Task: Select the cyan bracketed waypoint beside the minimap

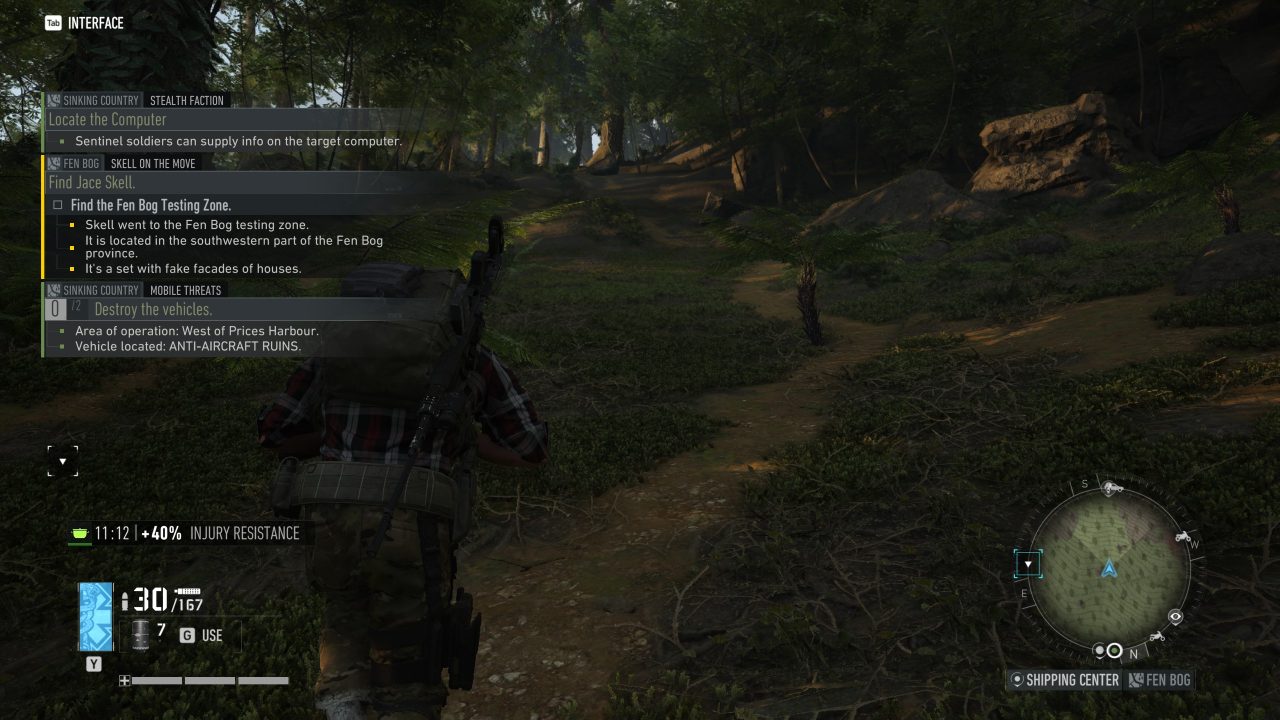Action: pos(1028,565)
